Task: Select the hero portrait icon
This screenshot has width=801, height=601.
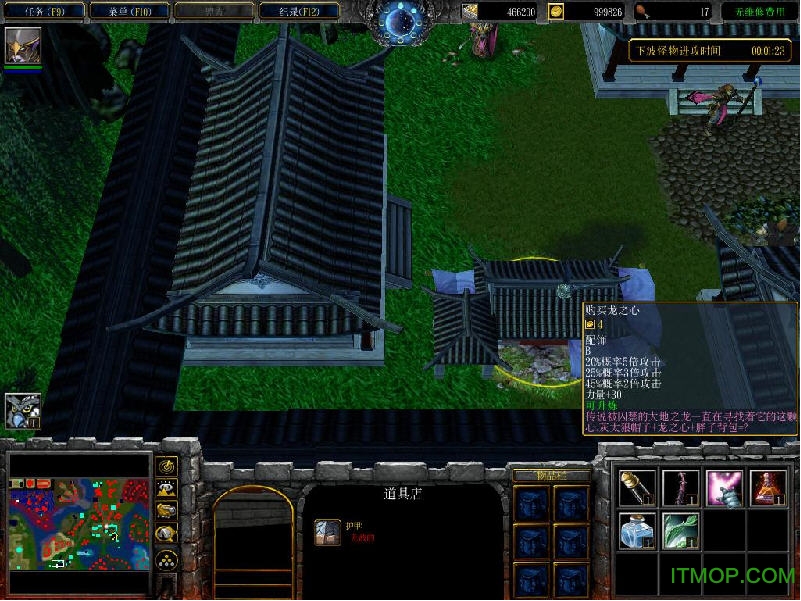Action: [x=22, y=46]
